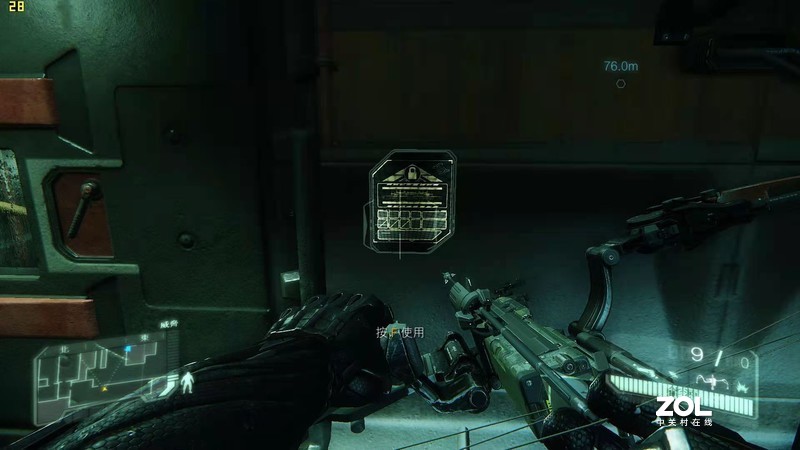Select the white player stance icon

point(187,381)
